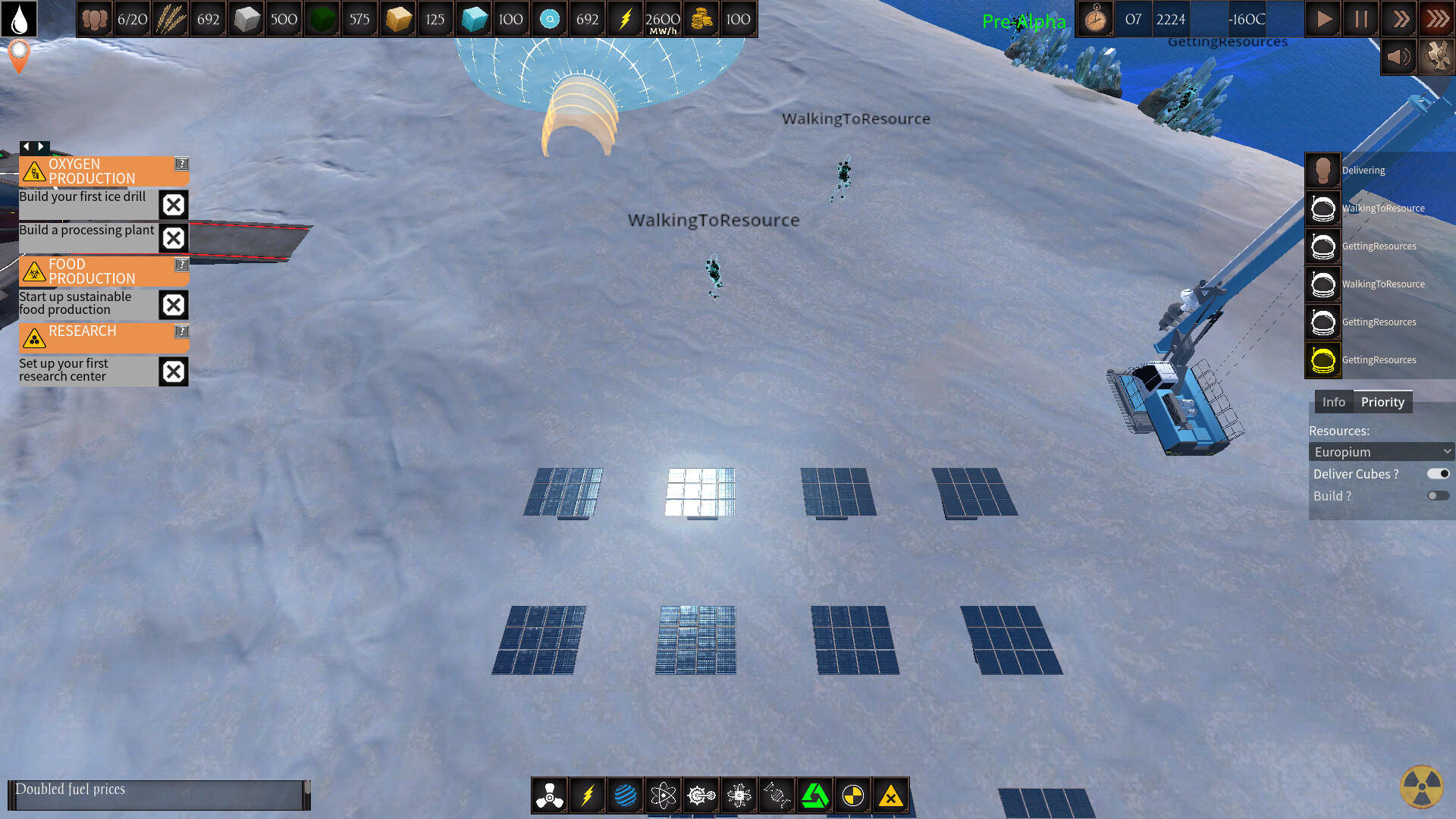Viewport: 1456px width, 819px height.
Task: Dismiss the 'Build your first ice drill' objective
Action: point(173,205)
